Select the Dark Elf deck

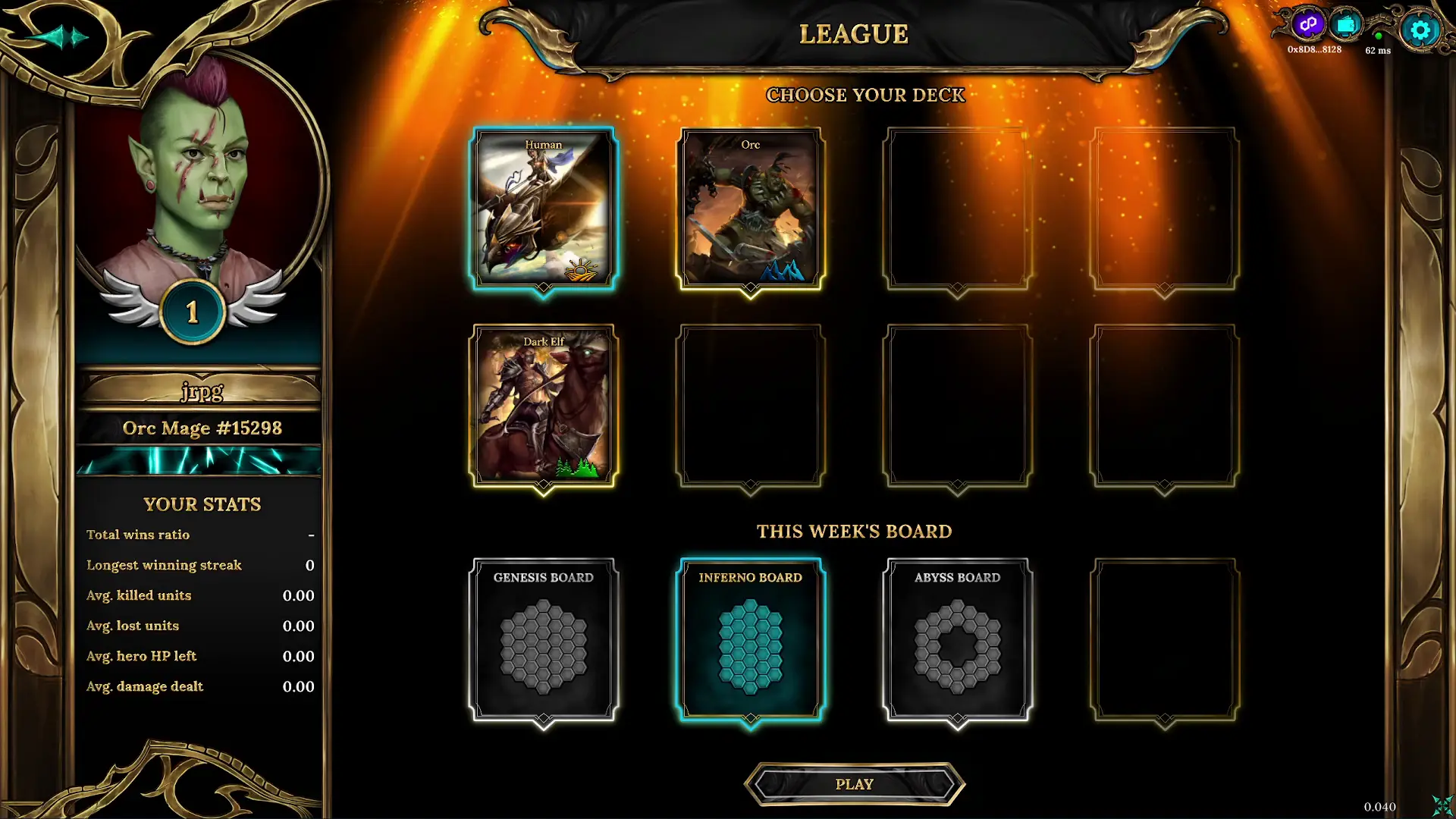tap(543, 404)
